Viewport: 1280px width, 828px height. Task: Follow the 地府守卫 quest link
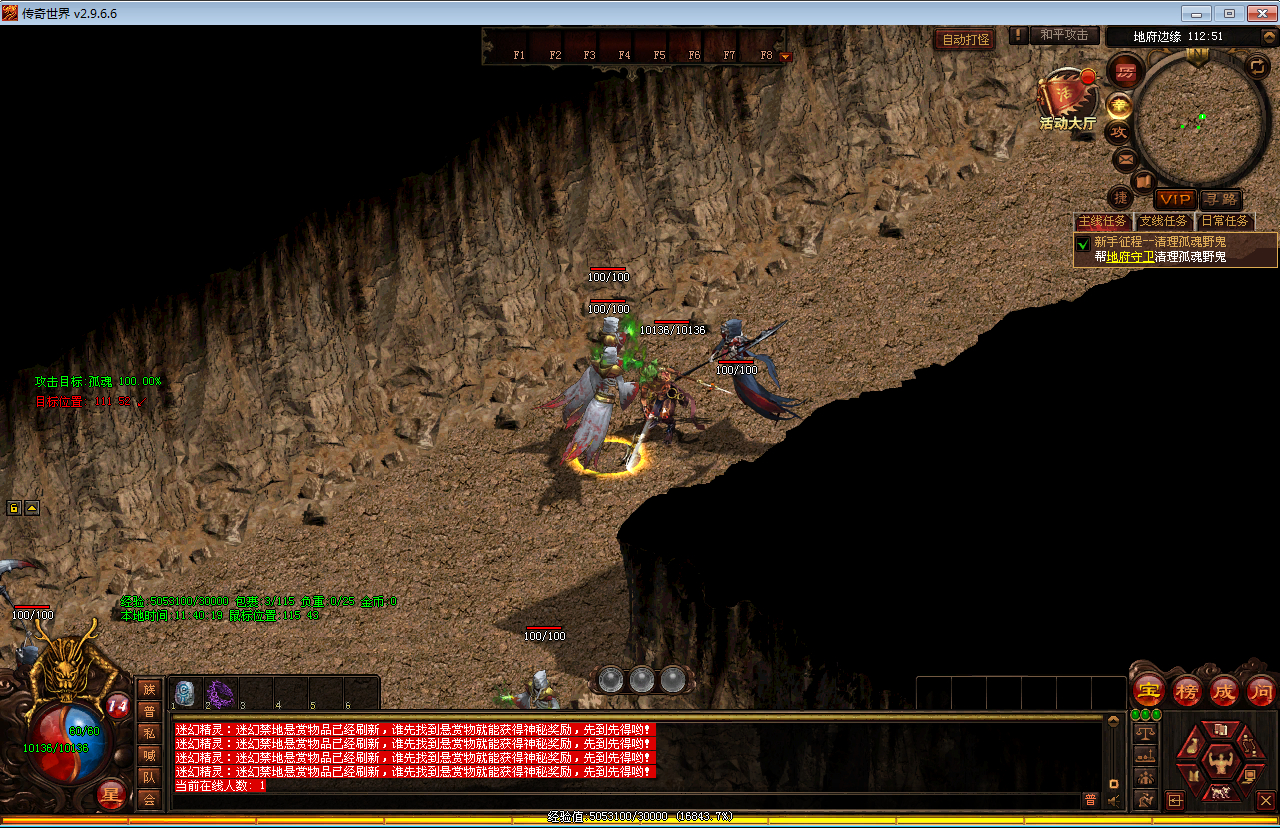tap(1130, 257)
